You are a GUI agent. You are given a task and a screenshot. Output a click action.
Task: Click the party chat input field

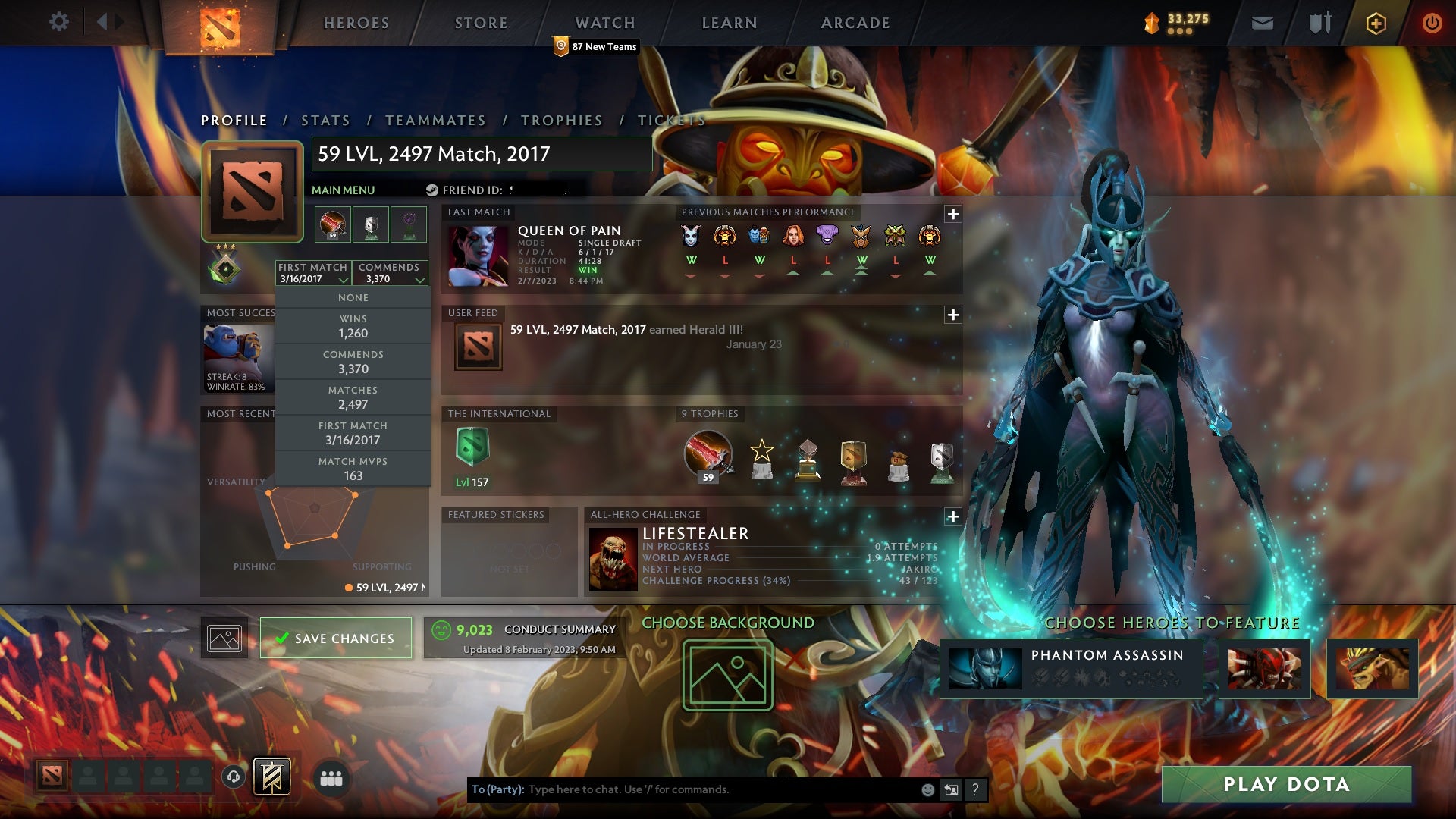point(682,789)
